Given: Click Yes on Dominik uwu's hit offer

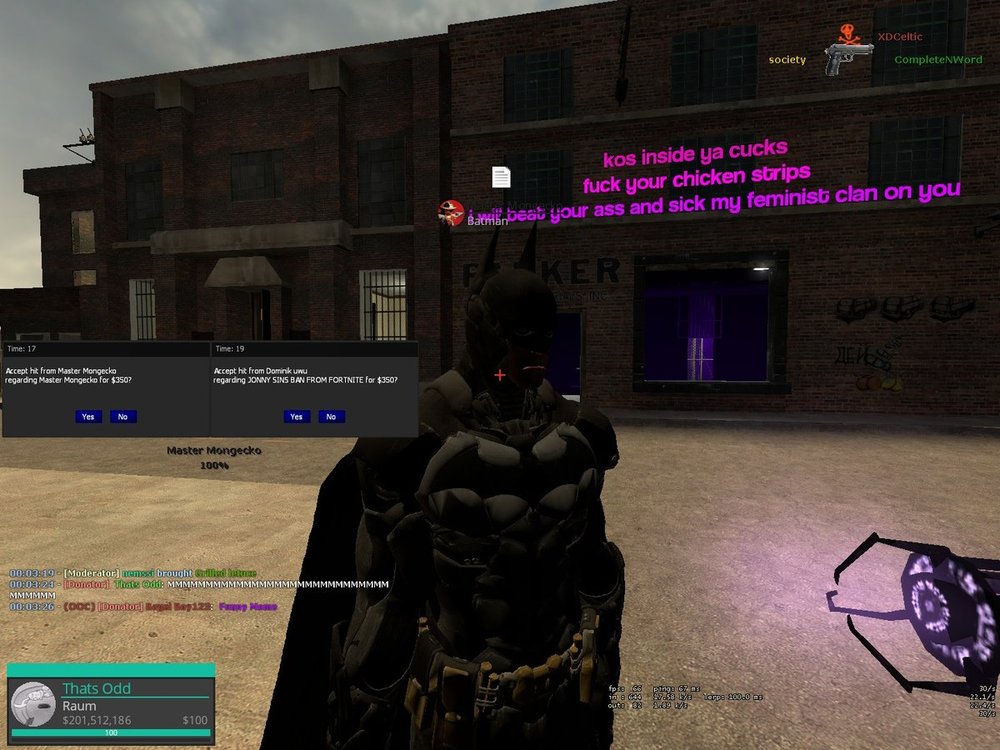Looking at the screenshot, I should [296, 416].
